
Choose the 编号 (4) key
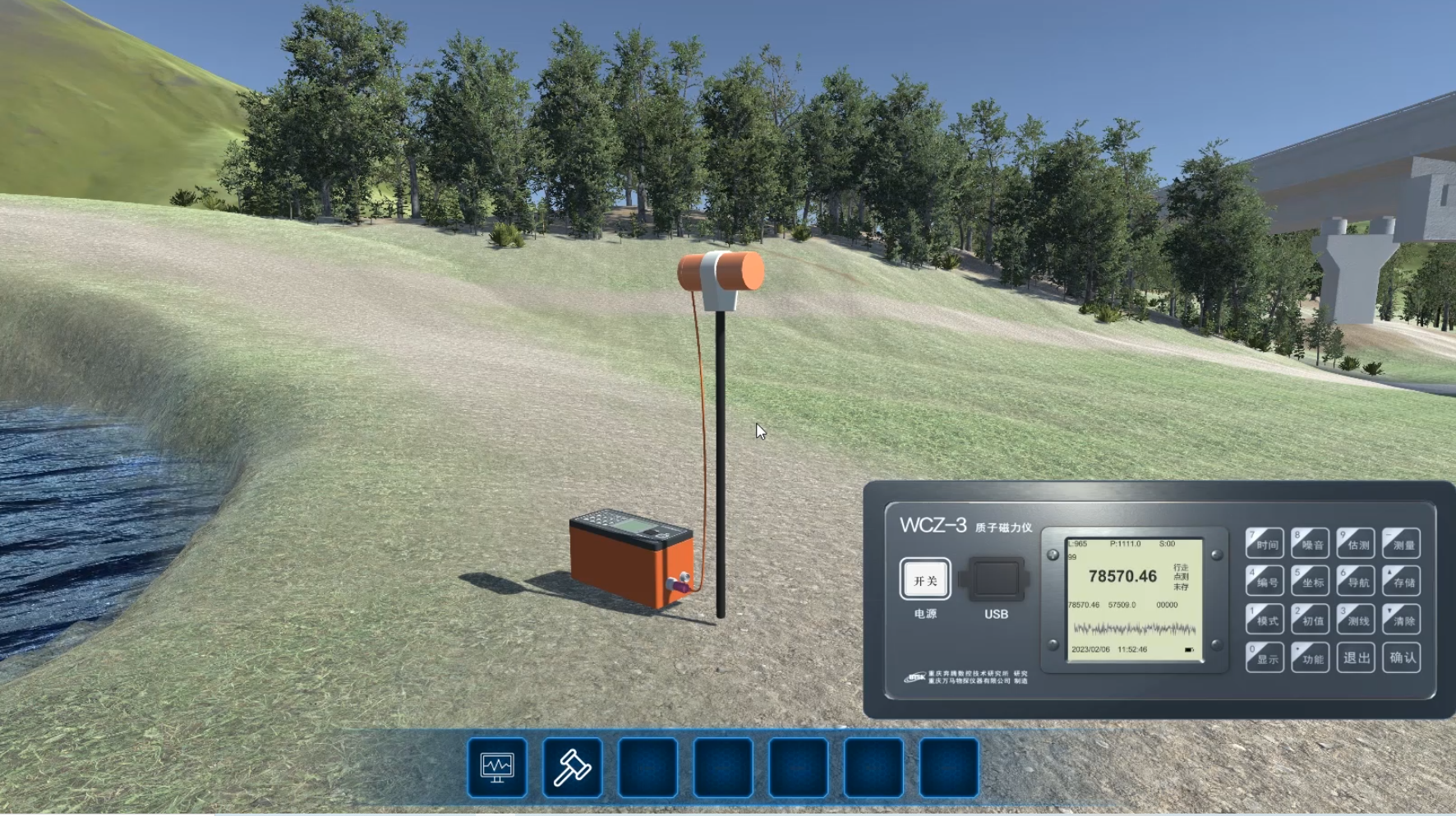(1265, 581)
